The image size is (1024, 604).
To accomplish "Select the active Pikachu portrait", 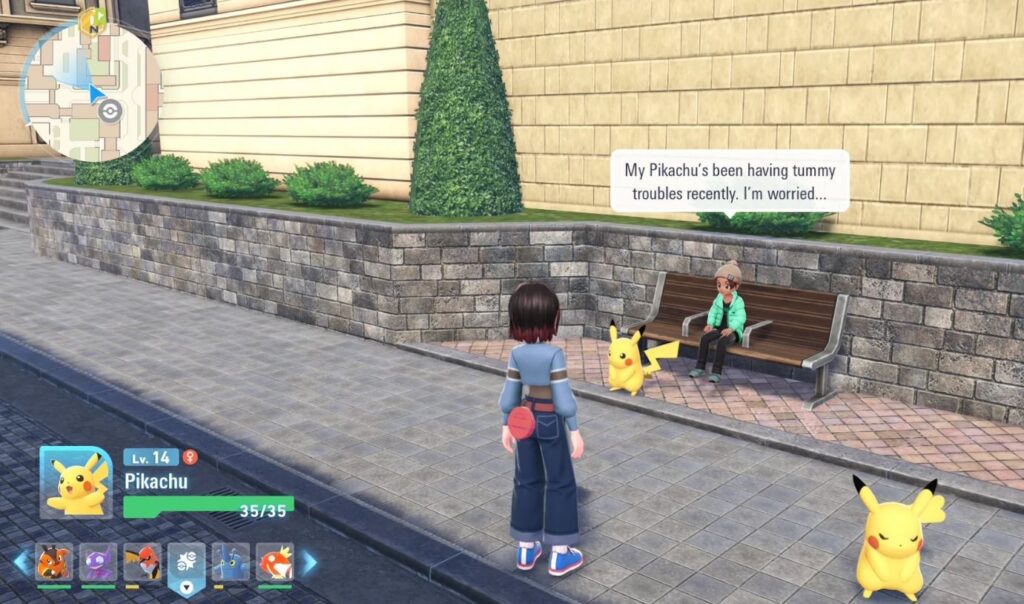I will [x=75, y=482].
